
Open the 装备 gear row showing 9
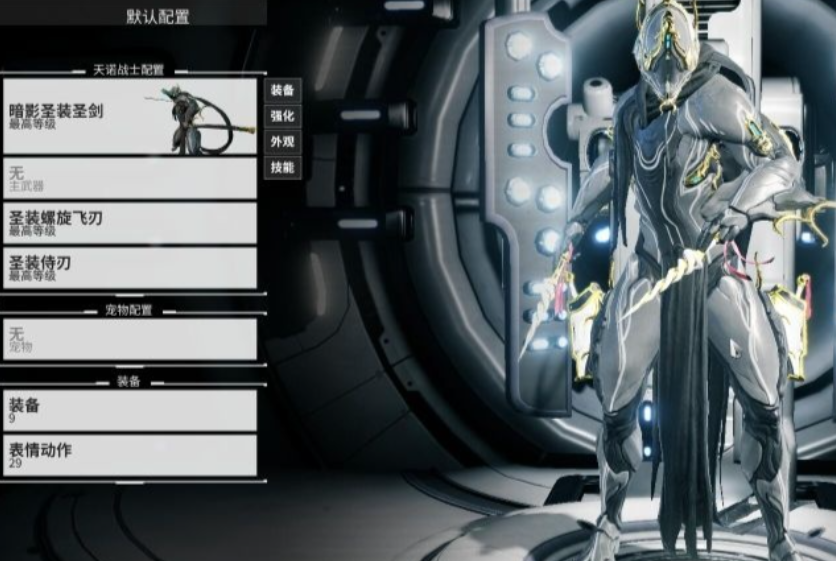coord(129,410)
